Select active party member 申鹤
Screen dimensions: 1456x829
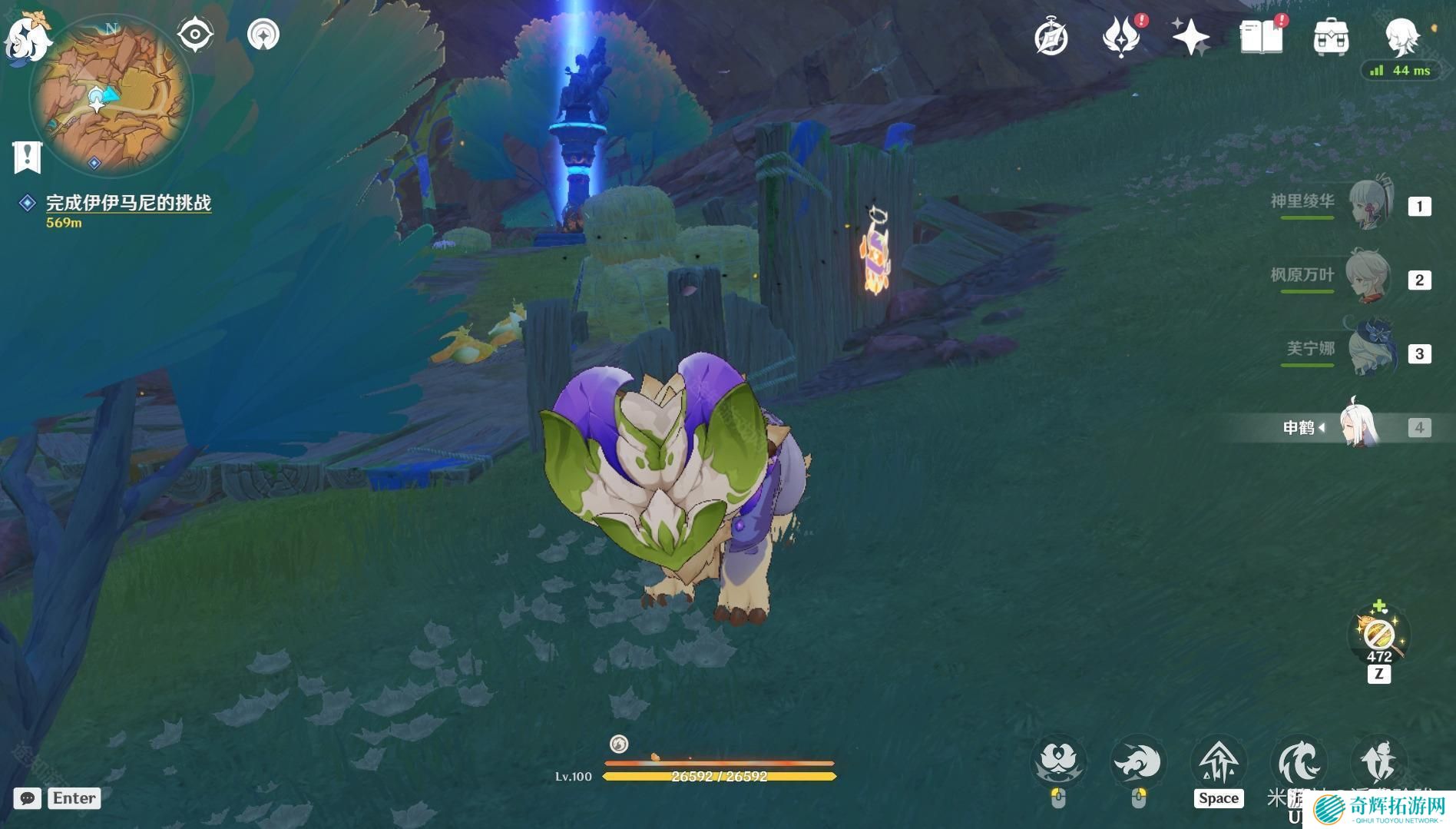pos(1359,426)
